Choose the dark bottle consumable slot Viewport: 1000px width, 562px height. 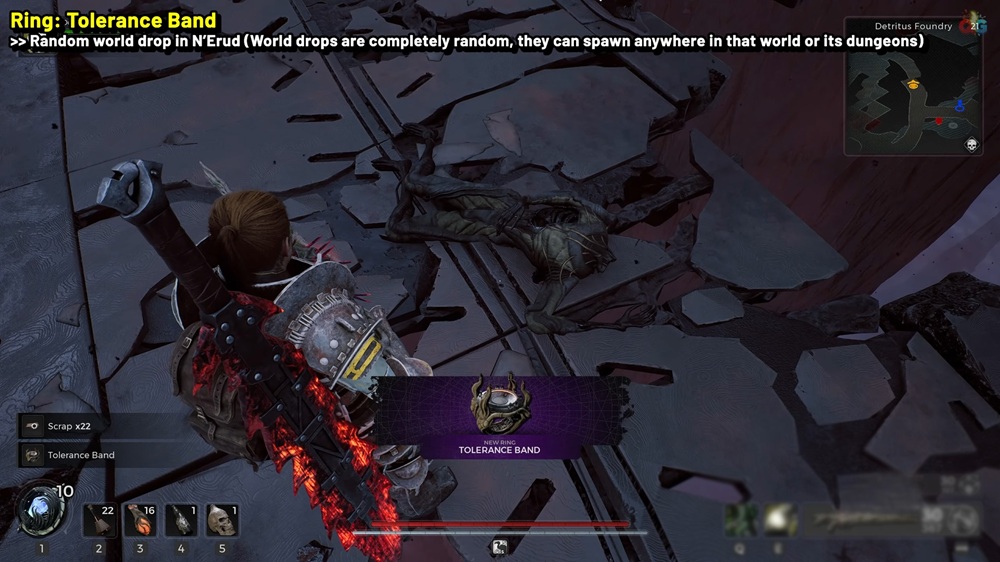[x=181, y=520]
